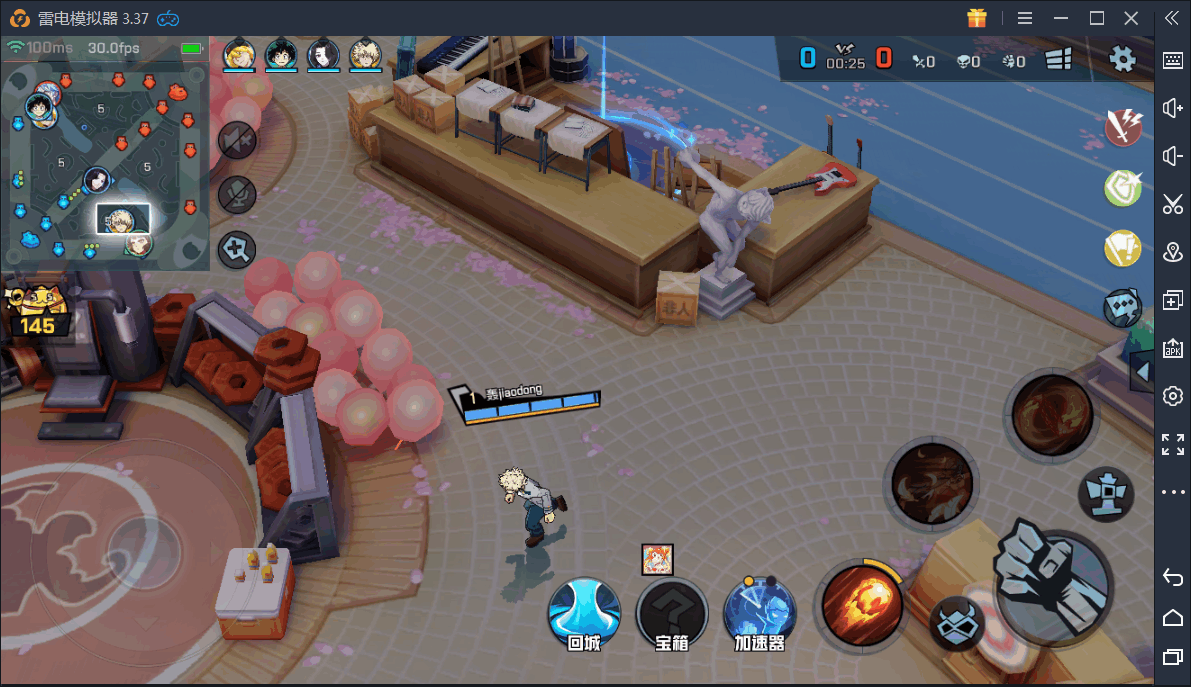Activate the 回城 recall ability

pos(584,612)
